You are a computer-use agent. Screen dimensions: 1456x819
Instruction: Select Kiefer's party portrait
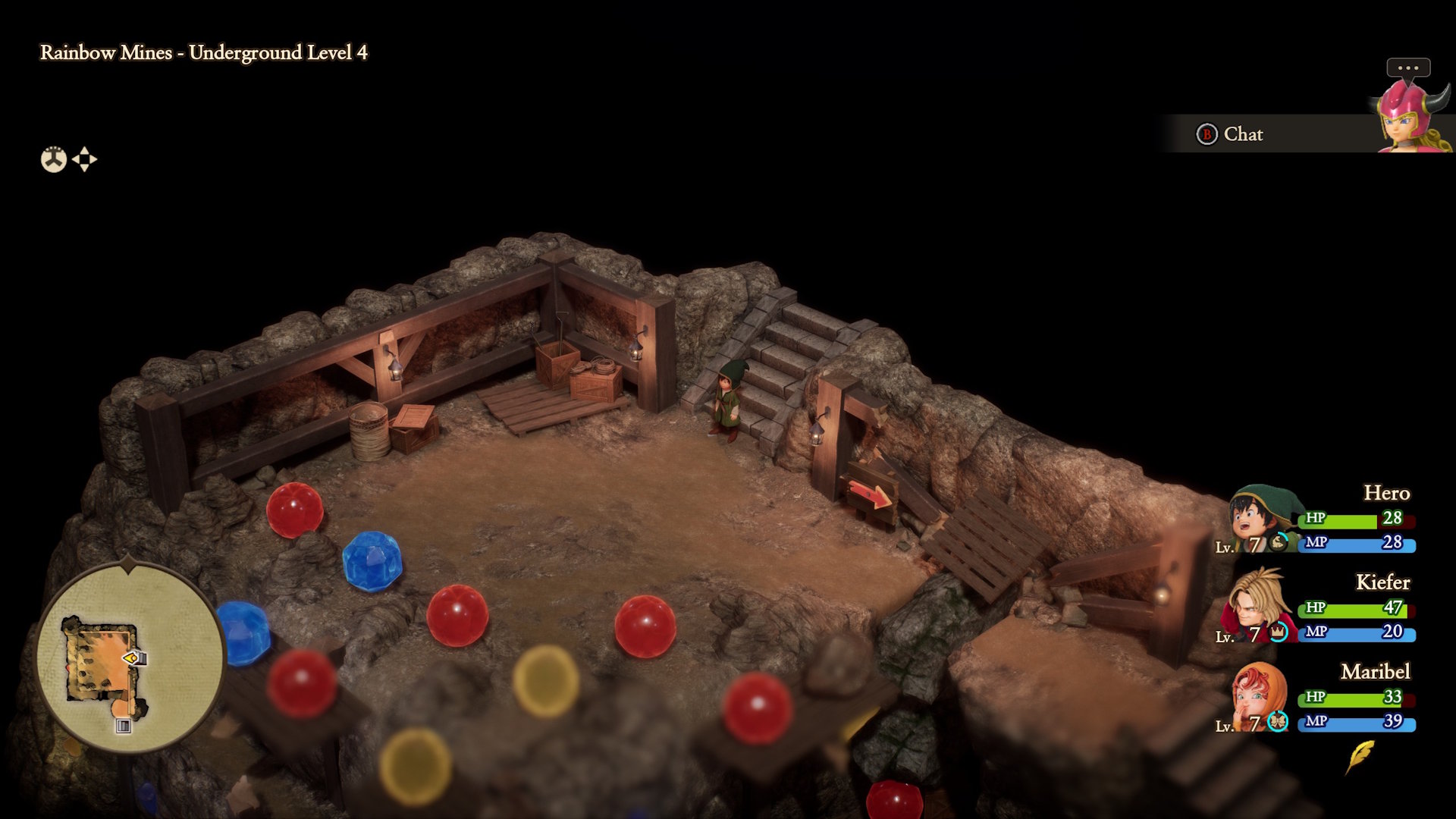(1258, 606)
